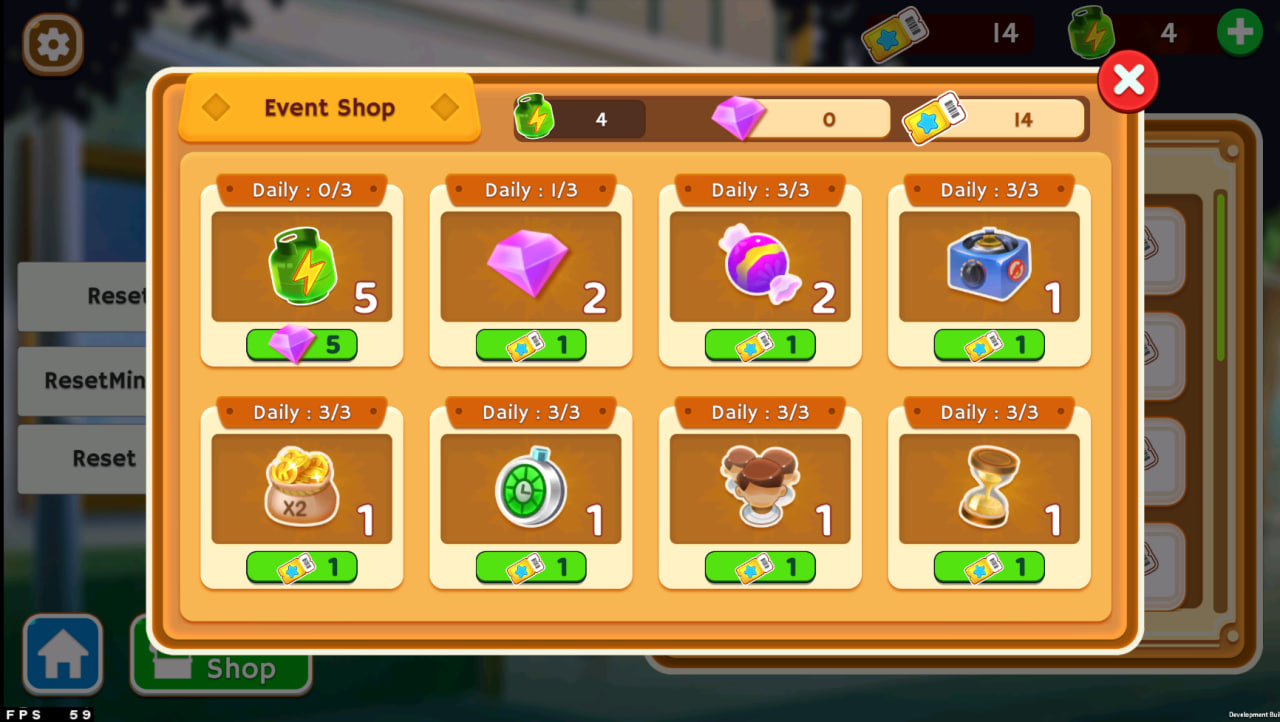Purchase the green stopwatch booster

pyautogui.click(x=530, y=567)
